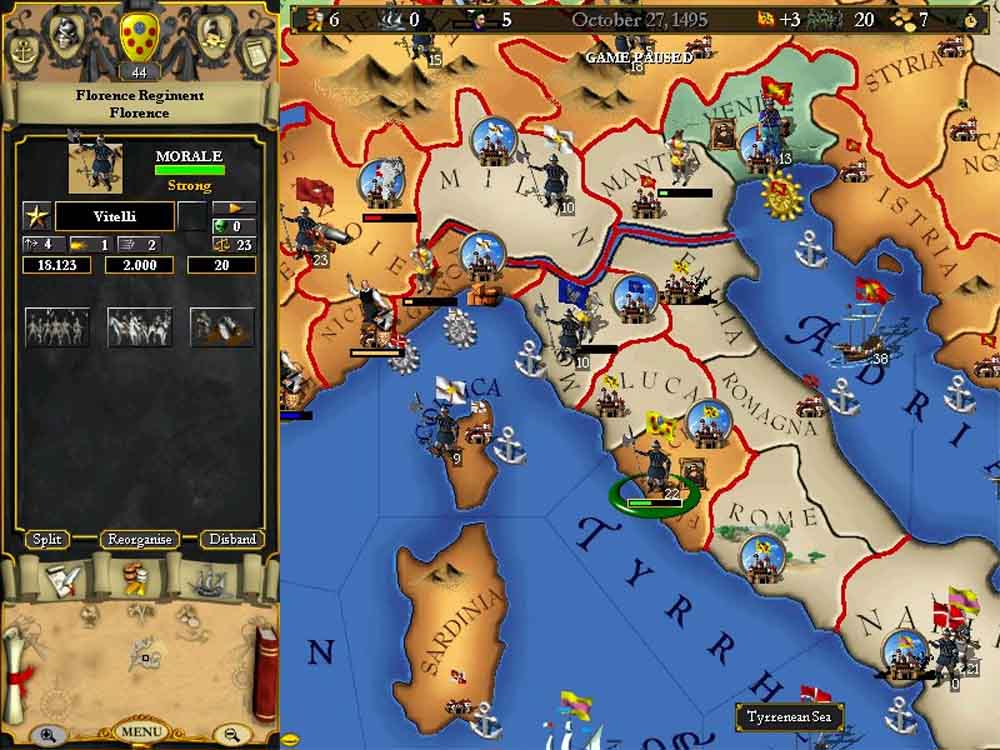This screenshot has height=750, width=1000.
Task: Click the orange arrow button beside Vitelli
Action: (235, 208)
